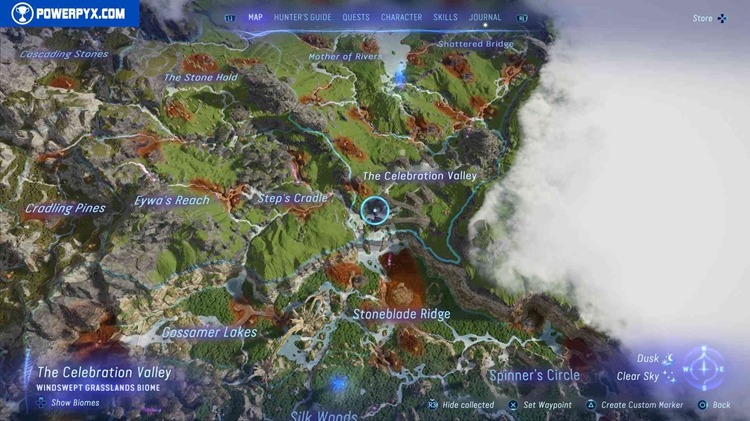The image size is (750, 421).
Task: Open the Quests tab
Action: coord(356,17)
